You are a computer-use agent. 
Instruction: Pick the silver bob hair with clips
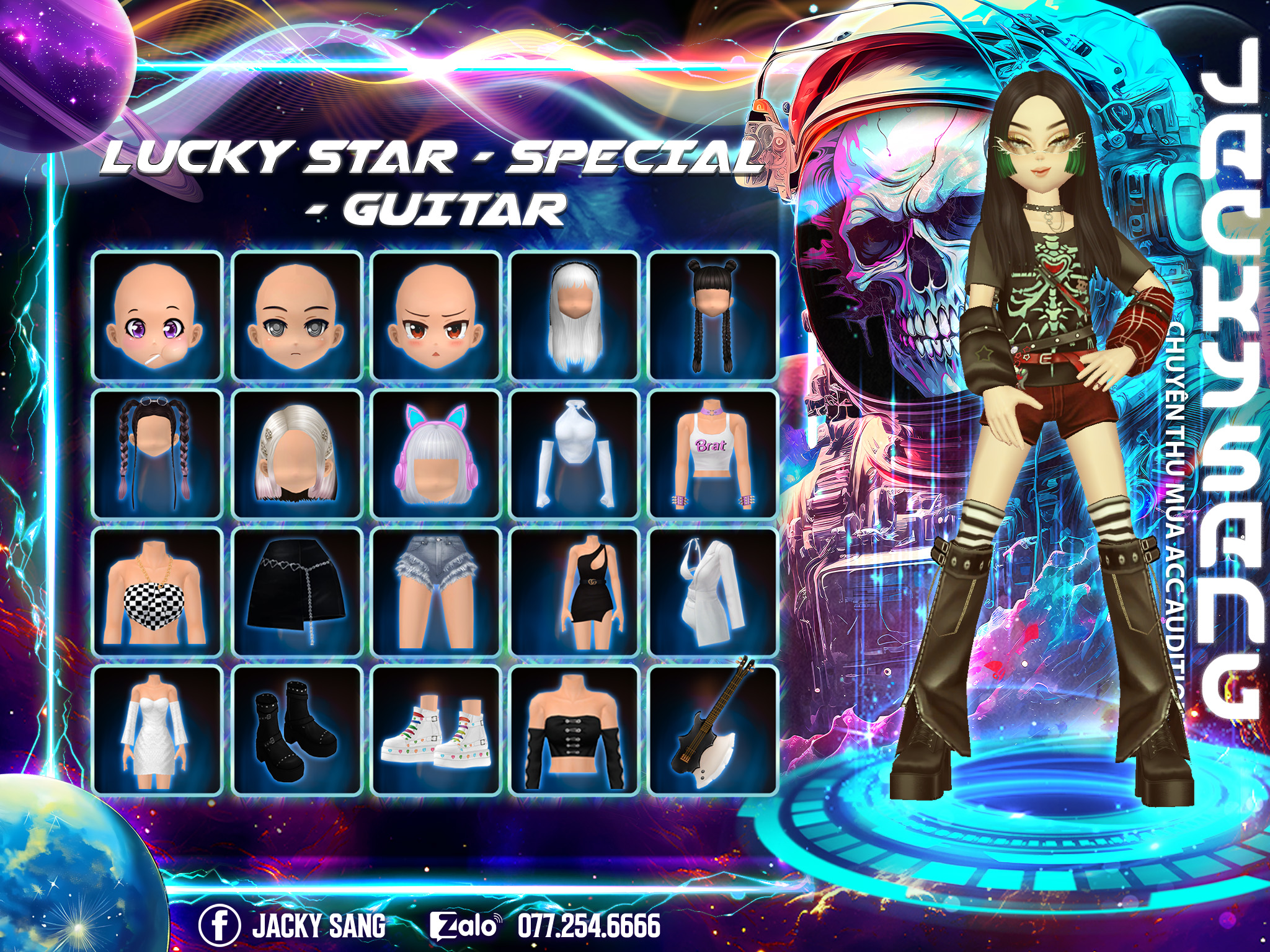[x=297, y=455]
